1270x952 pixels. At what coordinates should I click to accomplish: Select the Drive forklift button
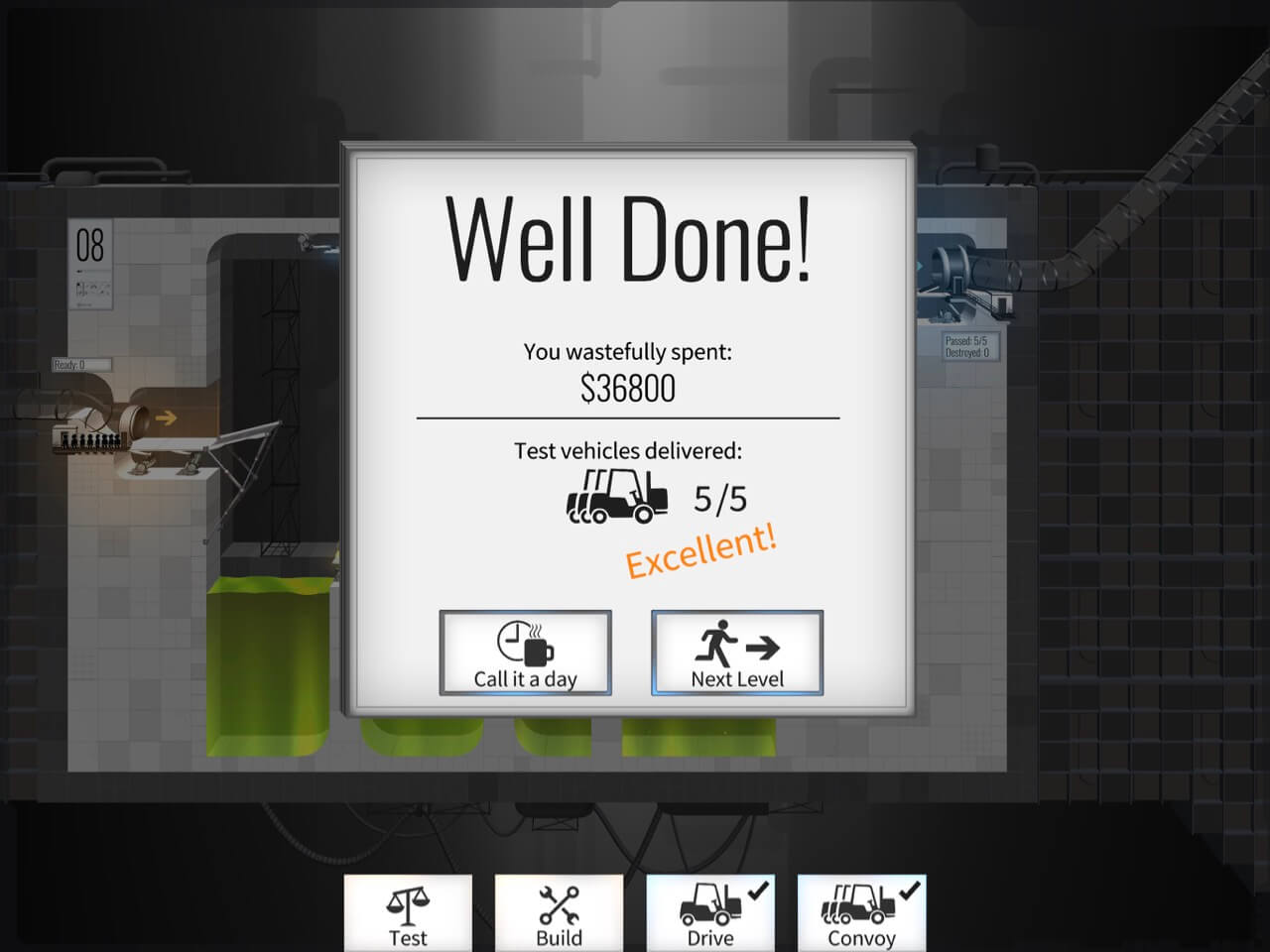710,913
